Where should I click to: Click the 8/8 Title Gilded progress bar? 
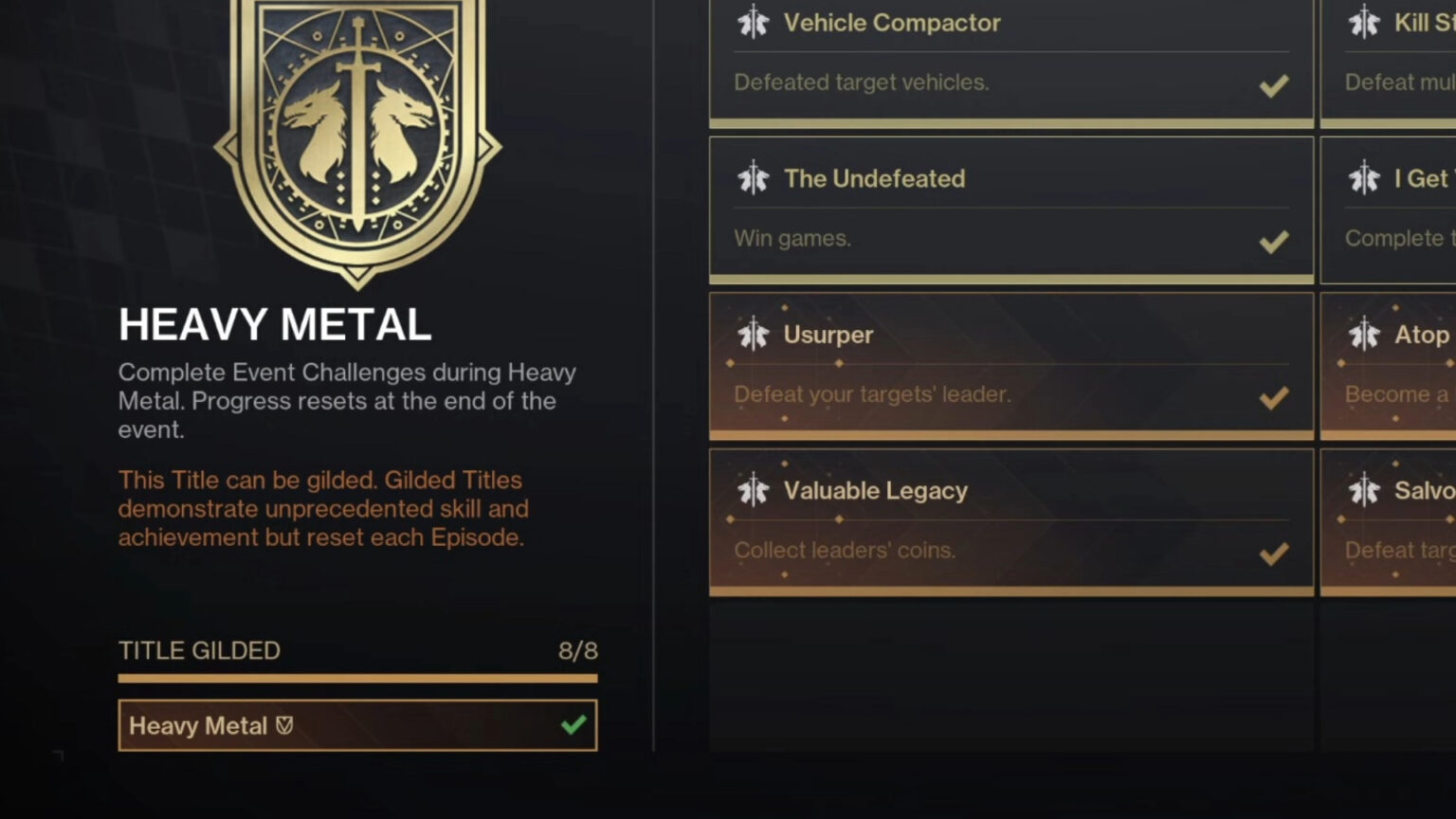(x=357, y=677)
